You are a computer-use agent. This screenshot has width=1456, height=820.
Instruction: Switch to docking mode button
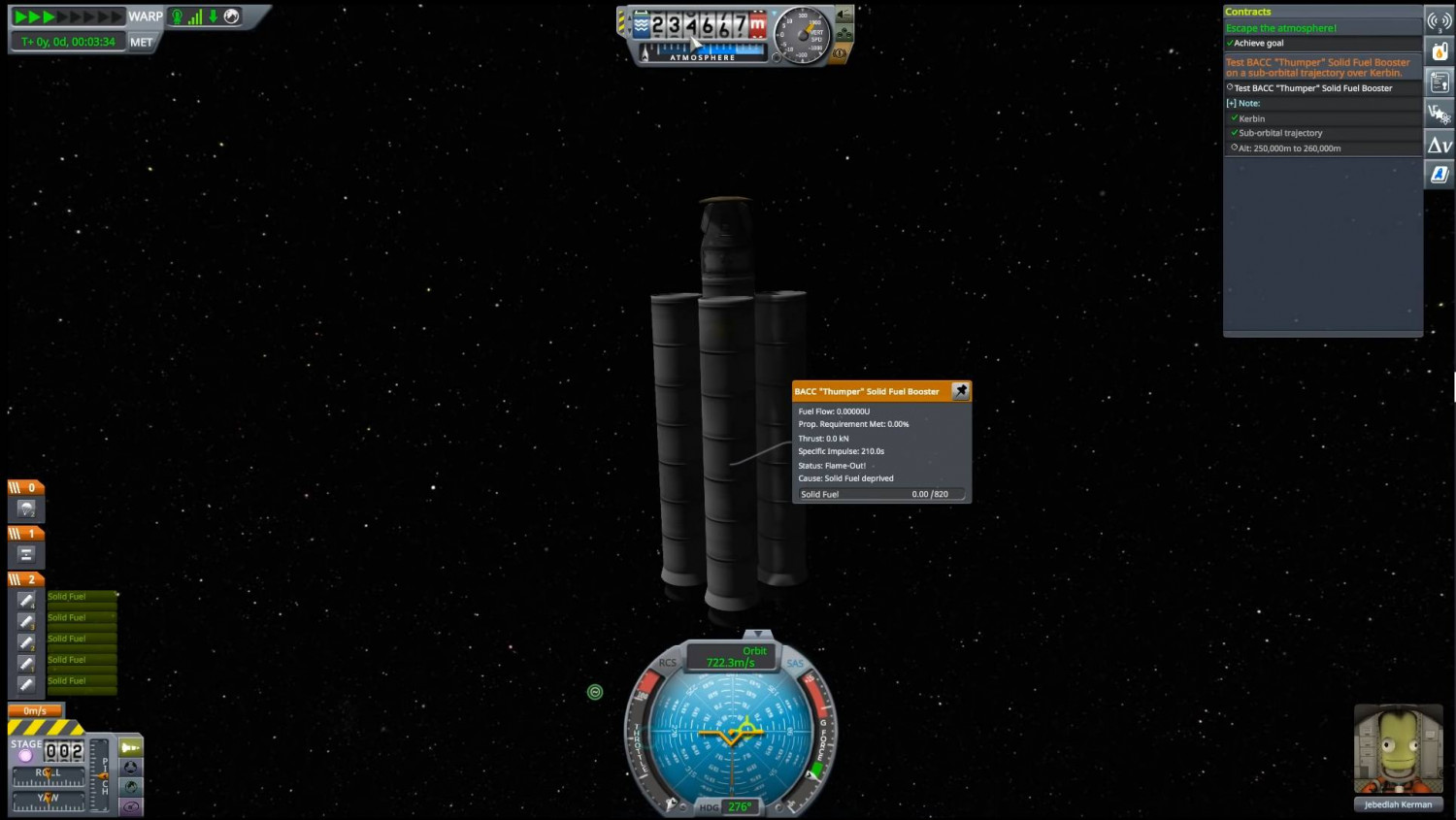tap(130, 768)
